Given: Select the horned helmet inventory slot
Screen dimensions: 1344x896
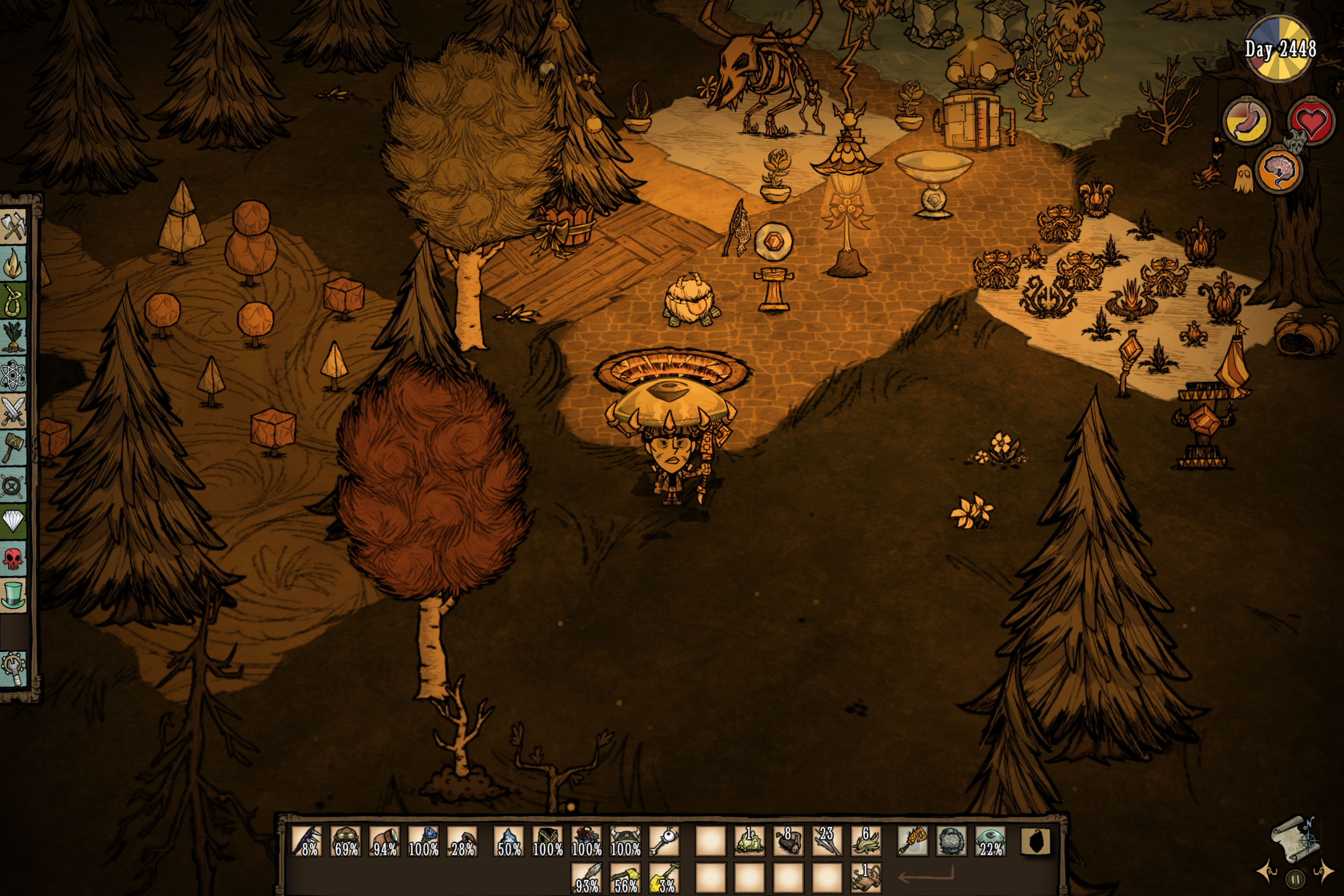Looking at the screenshot, I should click(x=626, y=841).
